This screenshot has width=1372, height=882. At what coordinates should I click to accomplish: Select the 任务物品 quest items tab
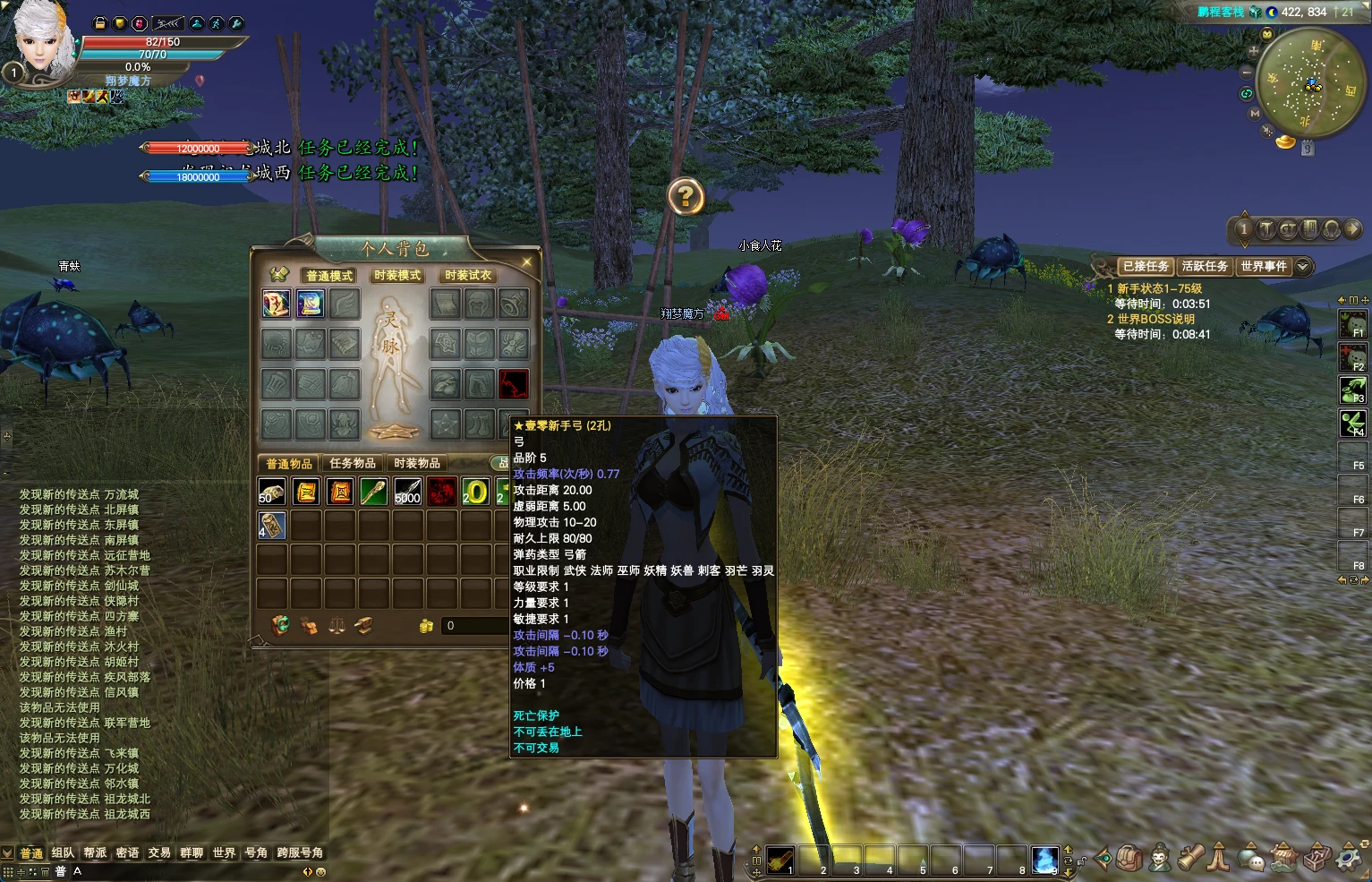353,463
